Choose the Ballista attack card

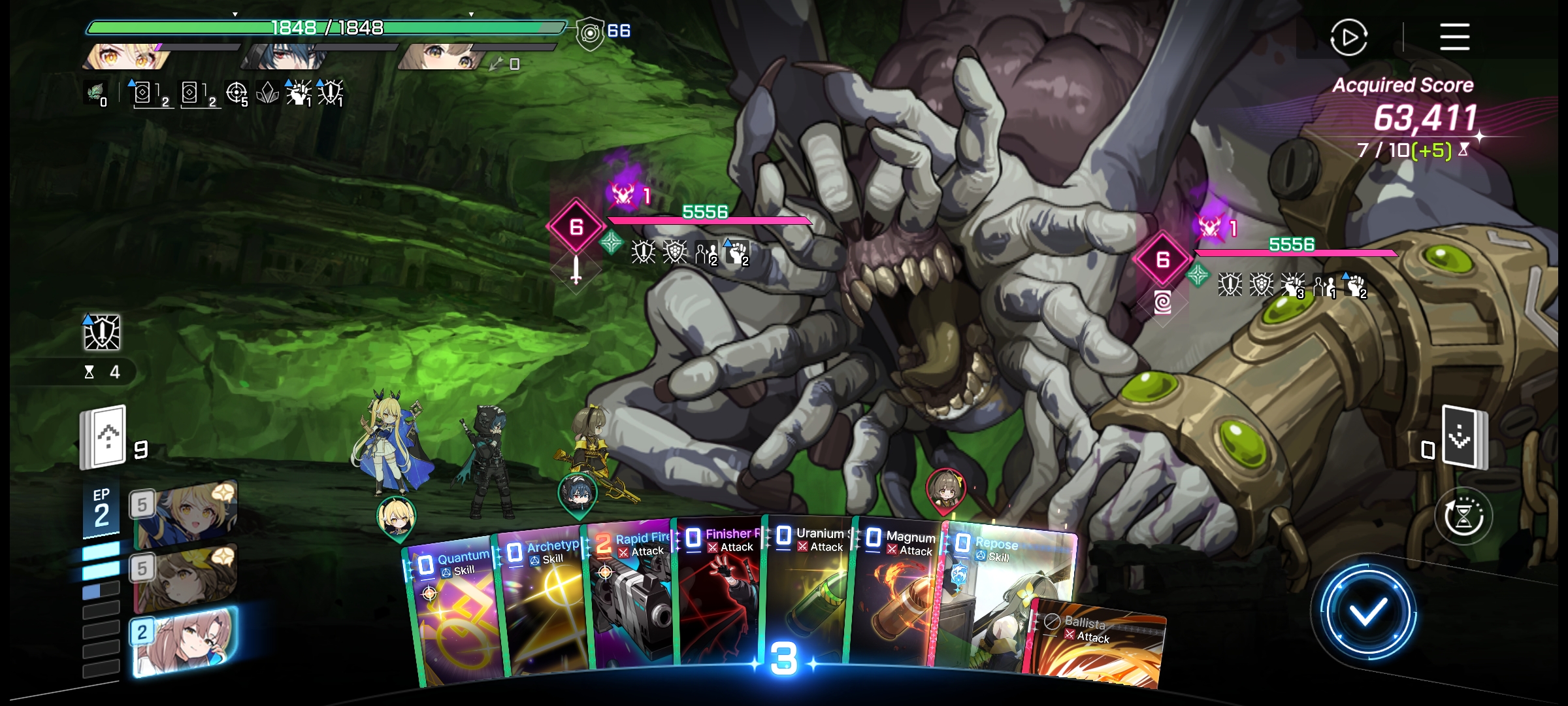1098,647
